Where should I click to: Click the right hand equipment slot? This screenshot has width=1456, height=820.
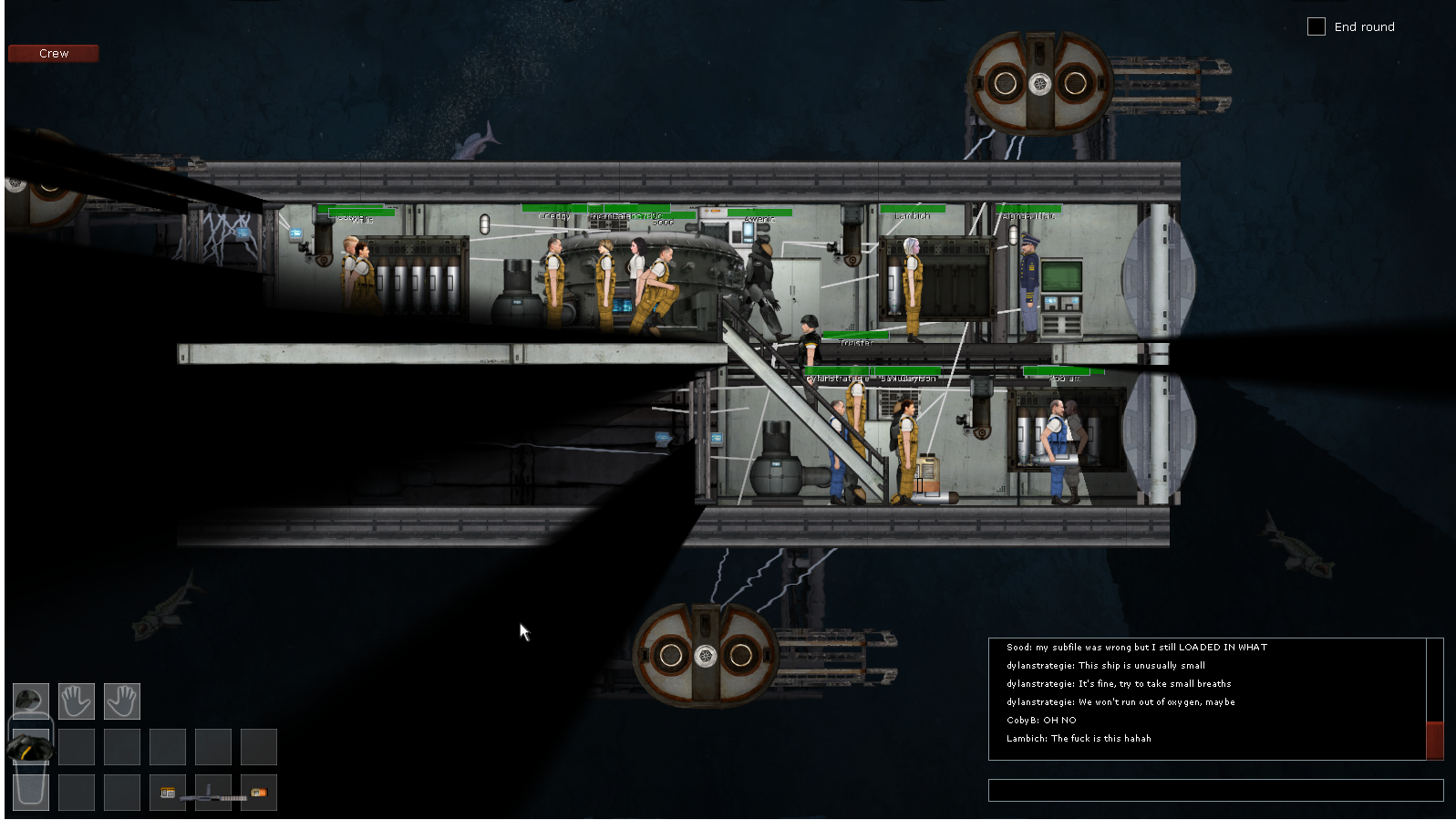(122, 701)
